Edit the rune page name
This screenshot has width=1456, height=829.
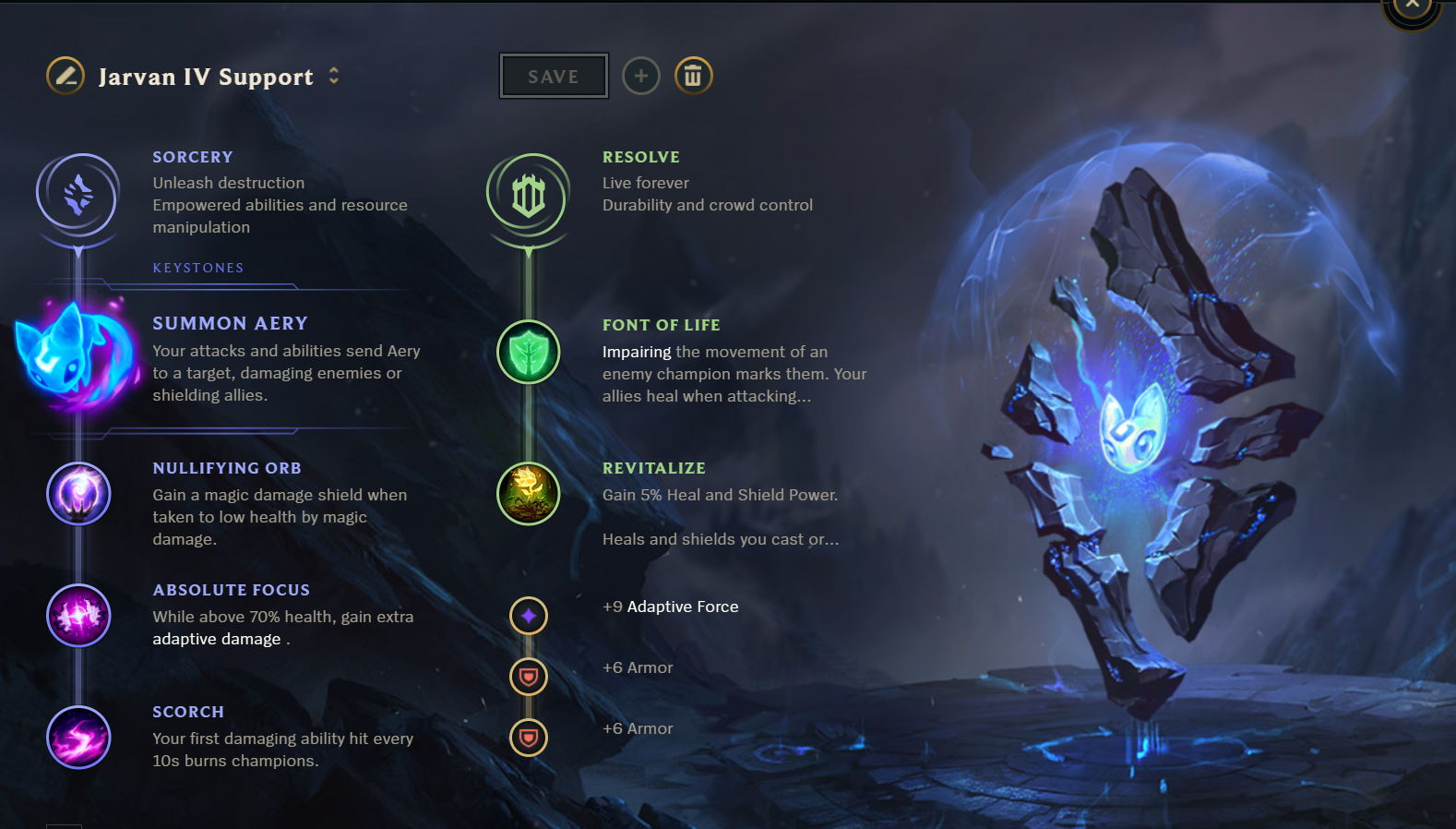[66, 76]
